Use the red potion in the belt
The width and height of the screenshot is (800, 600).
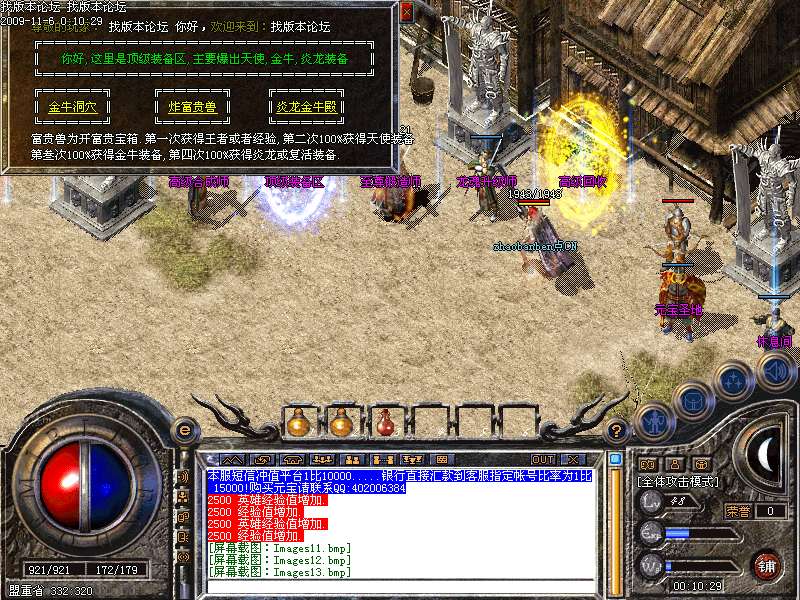[x=385, y=423]
